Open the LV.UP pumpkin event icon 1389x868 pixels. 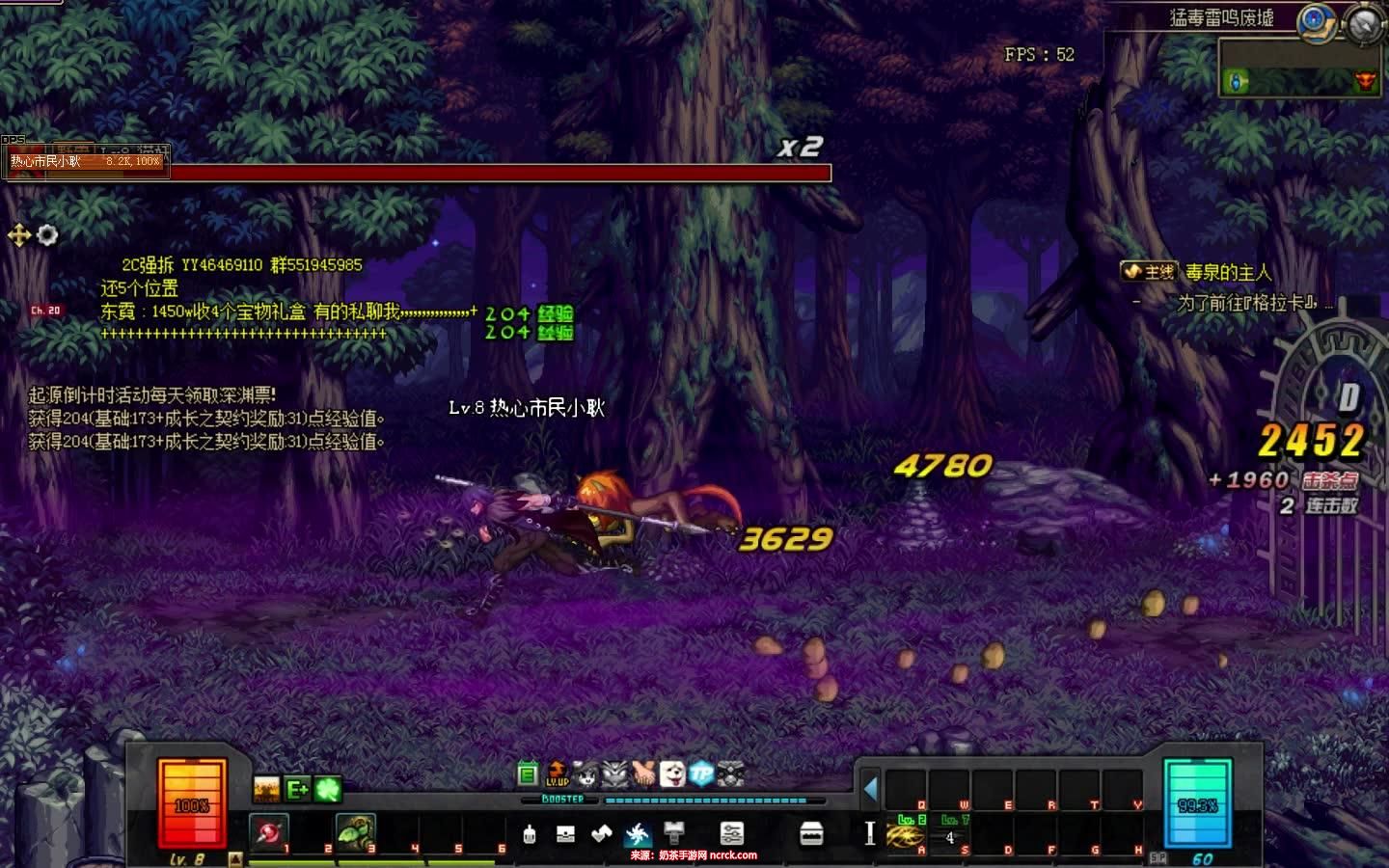click(558, 773)
